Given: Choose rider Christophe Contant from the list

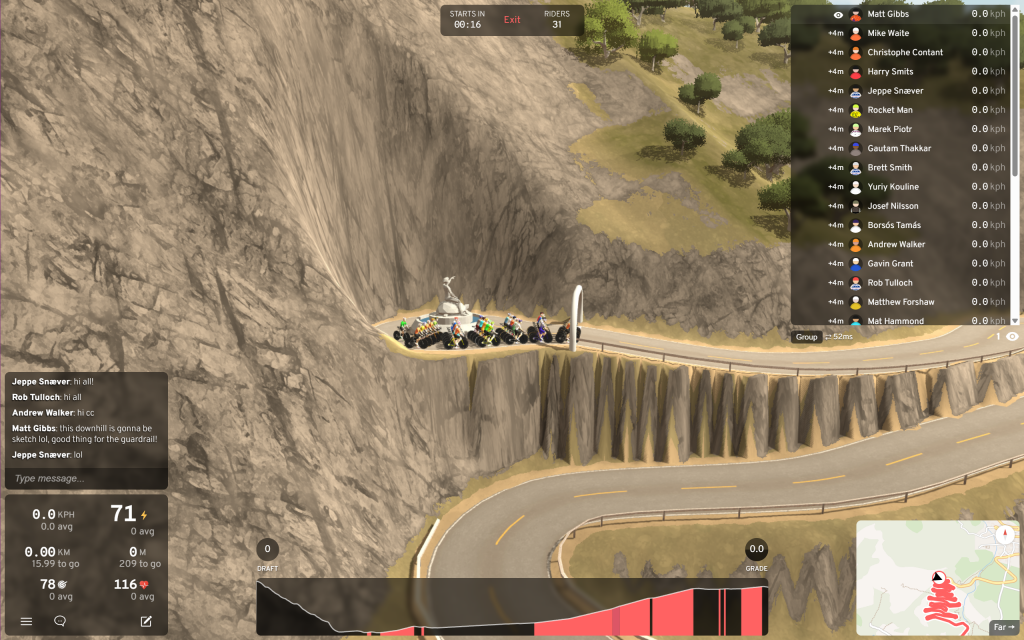Looking at the screenshot, I should [x=905, y=52].
